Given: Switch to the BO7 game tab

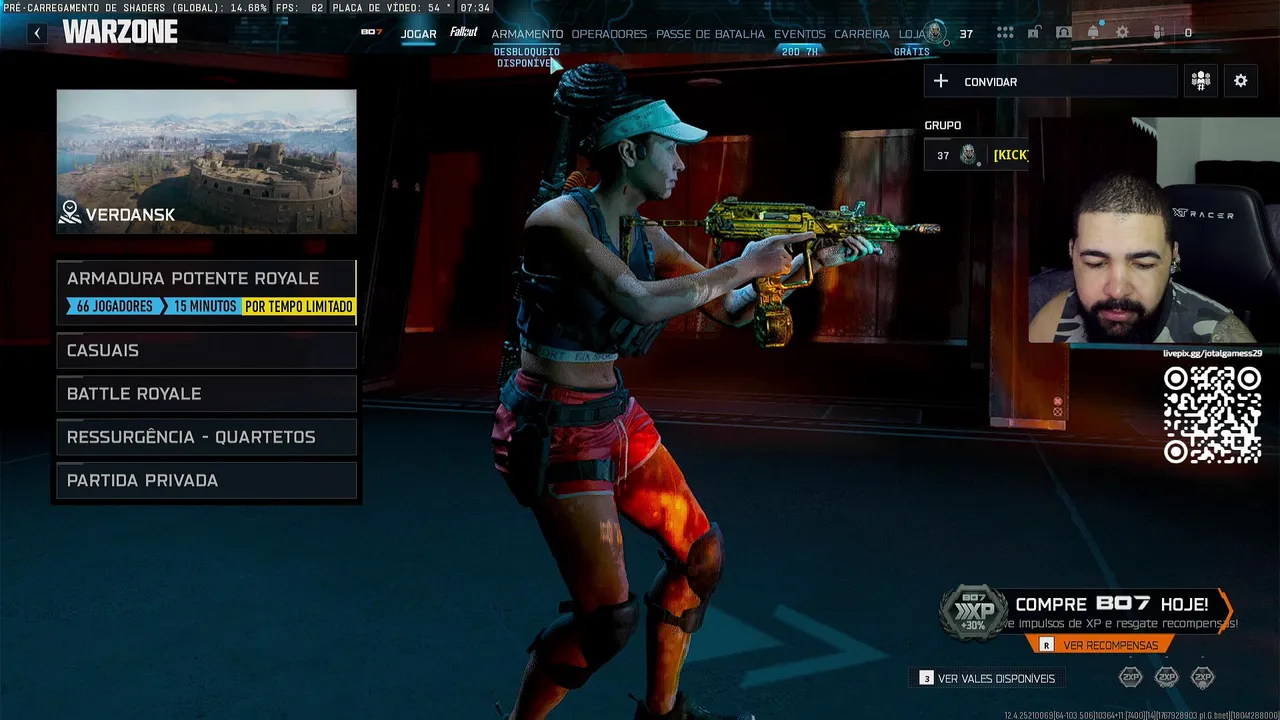Looking at the screenshot, I should pos(372,33).
